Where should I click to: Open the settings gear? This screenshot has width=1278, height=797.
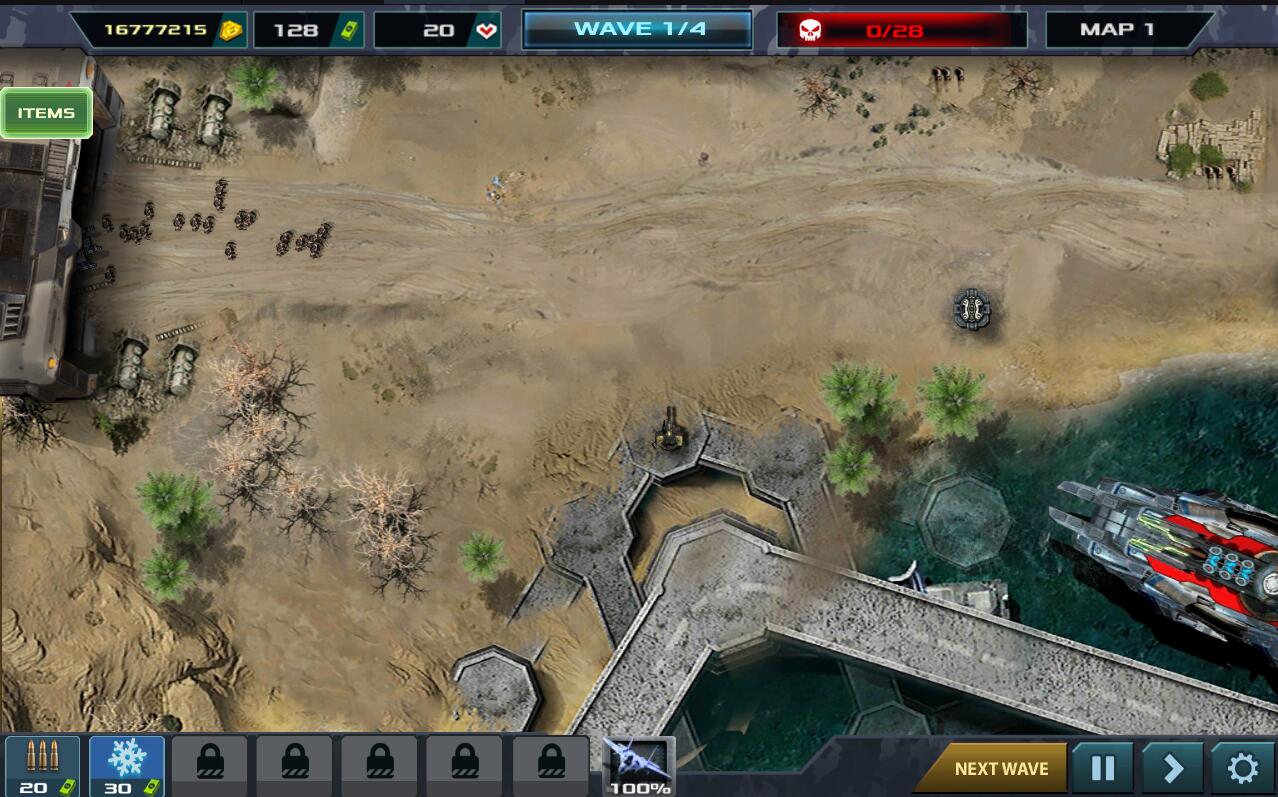pyautogui.click(x=1243, y=768)
